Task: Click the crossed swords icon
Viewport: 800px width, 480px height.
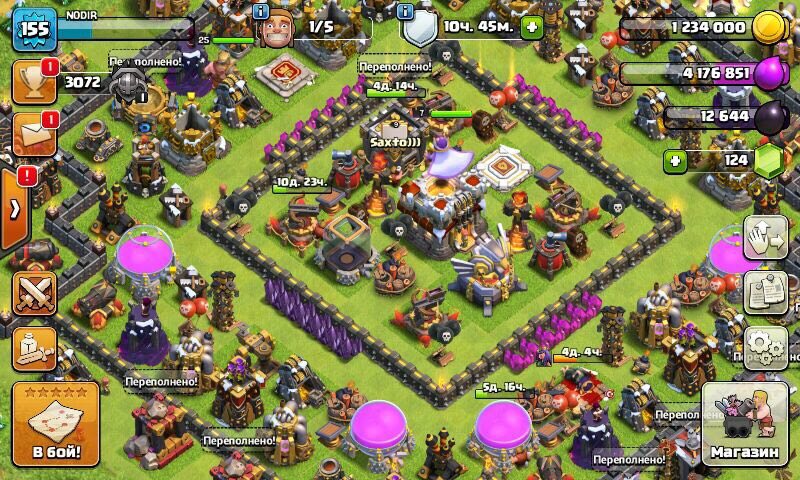Action: [x=34, y=294]
